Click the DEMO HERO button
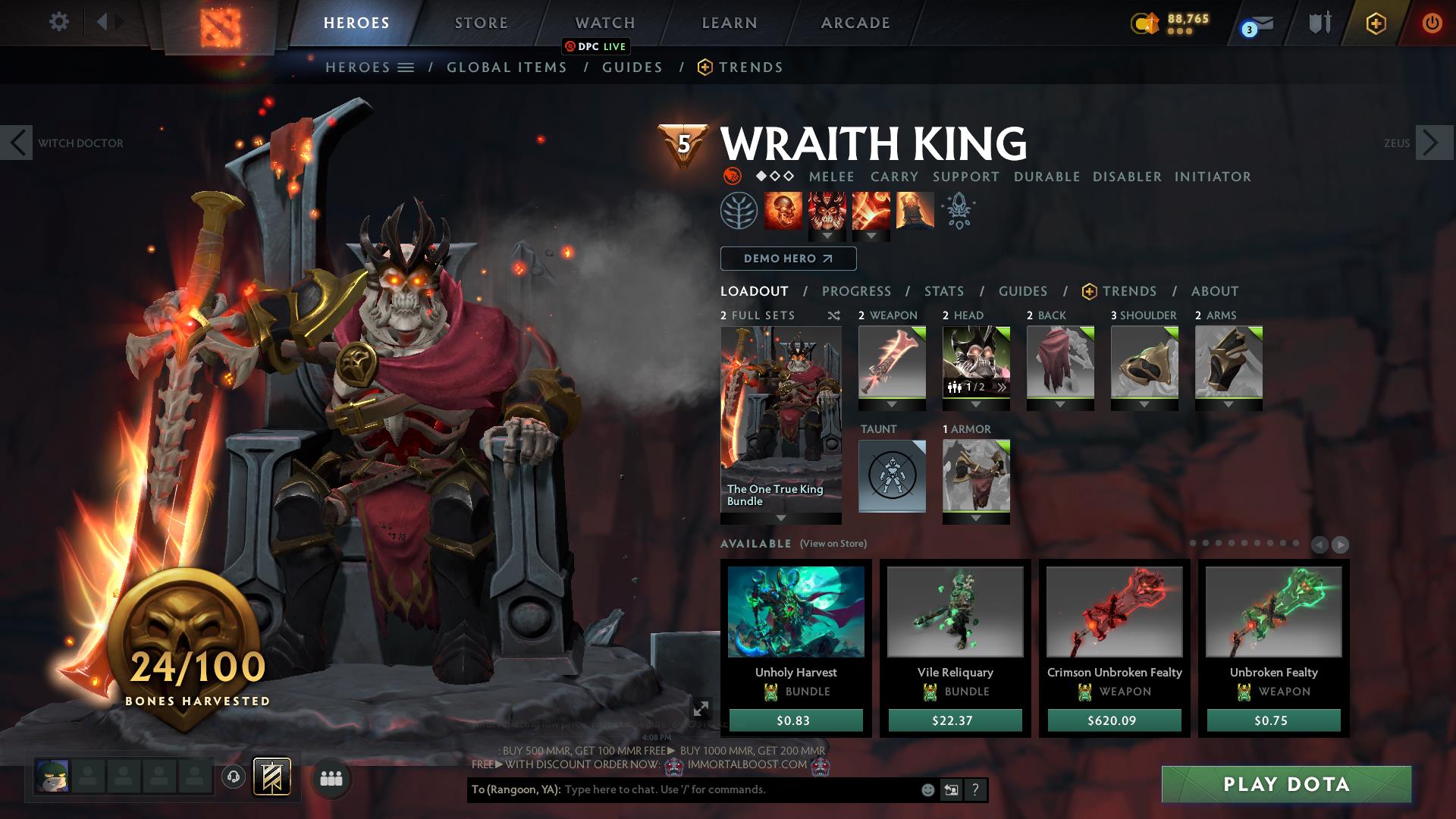This screenshot has height=819, width=1456. (787, 259)
